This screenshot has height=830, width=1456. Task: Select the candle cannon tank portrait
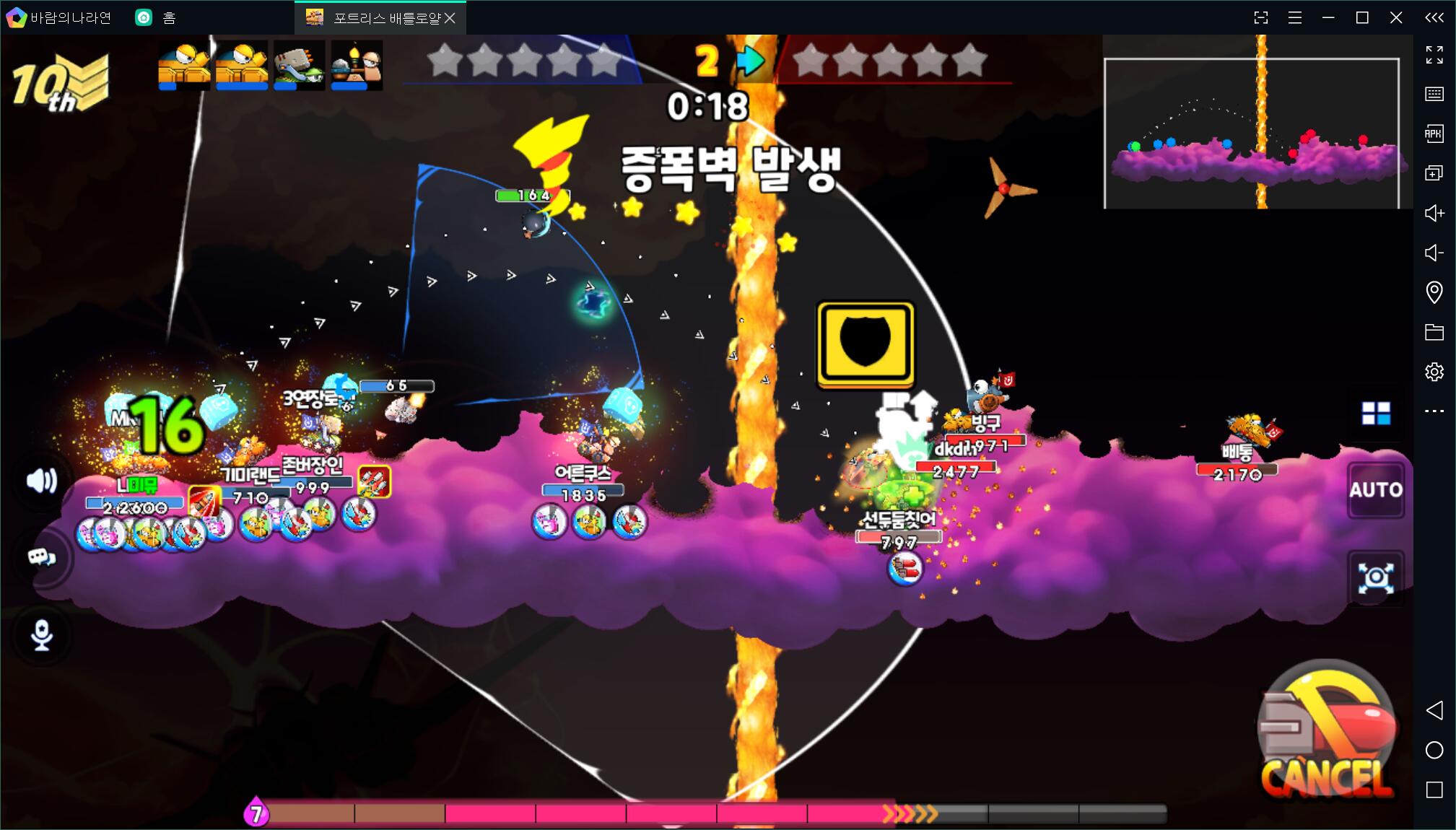point(357,65)
